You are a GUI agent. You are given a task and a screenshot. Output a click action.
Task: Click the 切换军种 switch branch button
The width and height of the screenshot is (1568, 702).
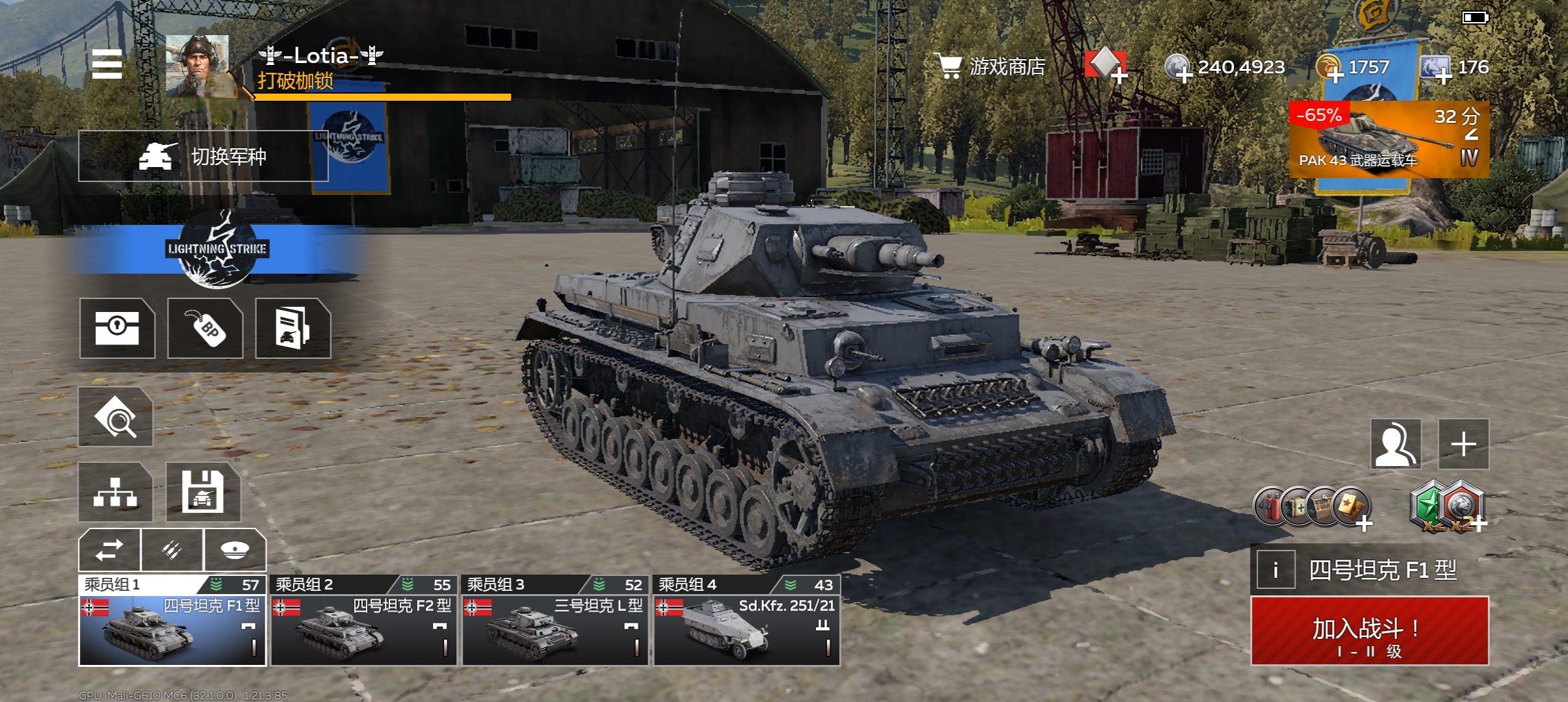[x=203, y=156]
